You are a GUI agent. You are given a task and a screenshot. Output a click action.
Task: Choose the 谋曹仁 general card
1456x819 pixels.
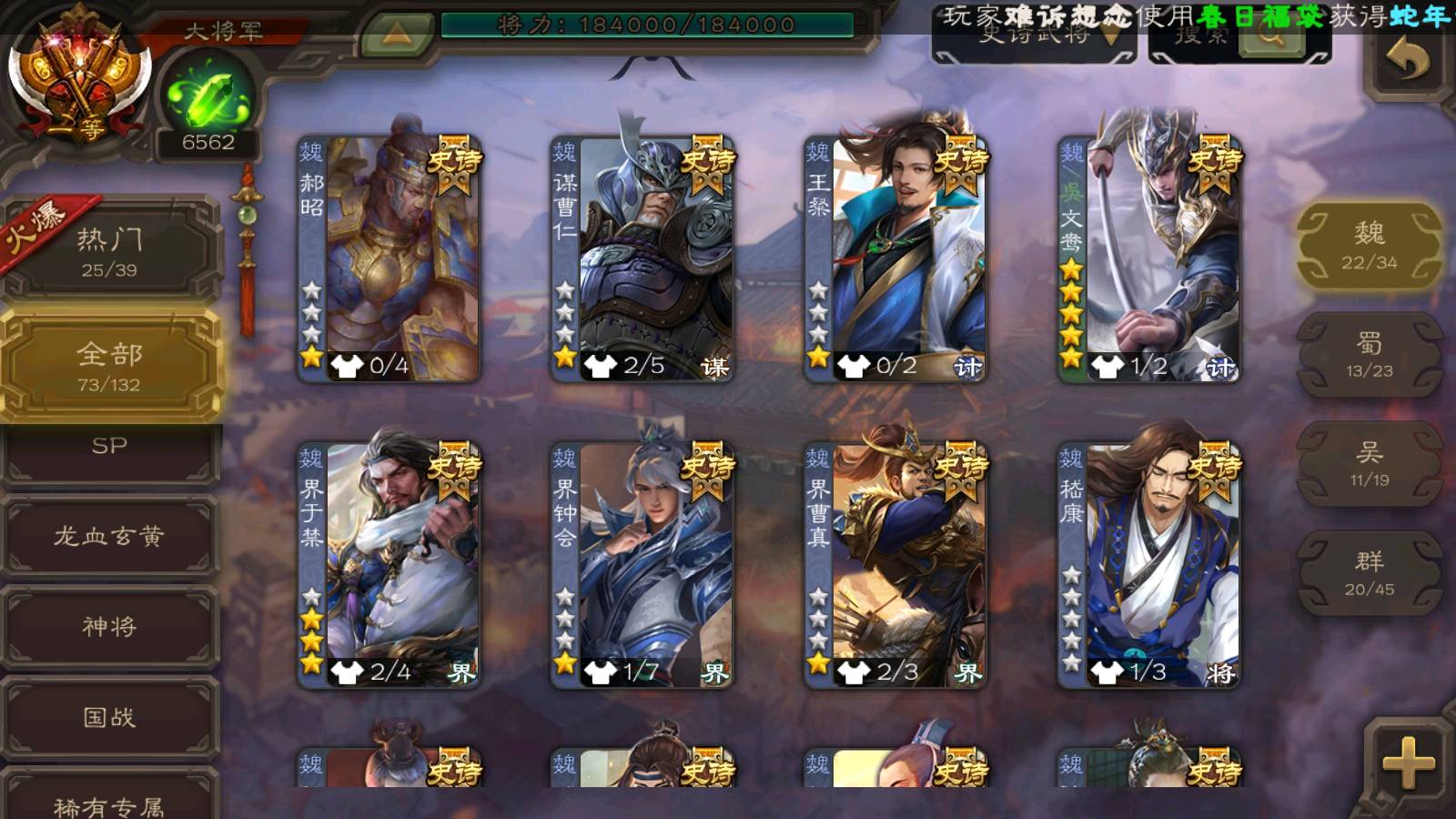[x=642, y=259]
